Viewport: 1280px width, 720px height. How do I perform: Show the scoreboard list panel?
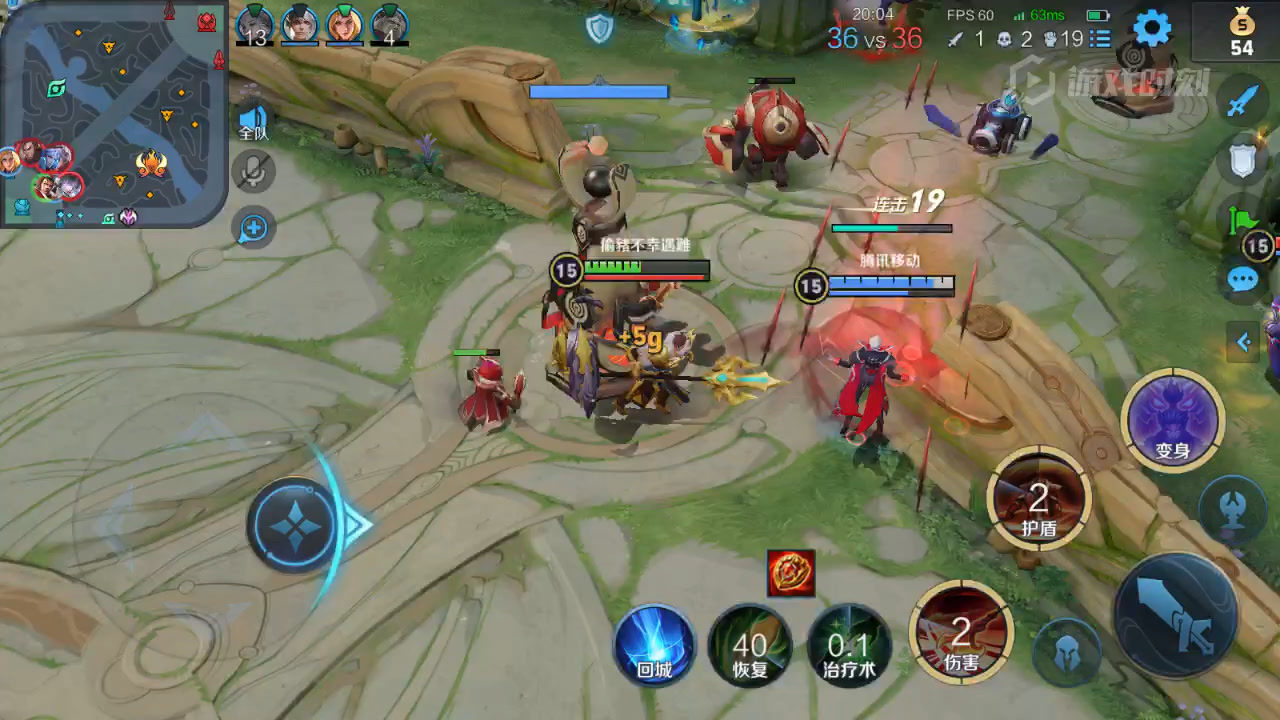[1100, 39]
